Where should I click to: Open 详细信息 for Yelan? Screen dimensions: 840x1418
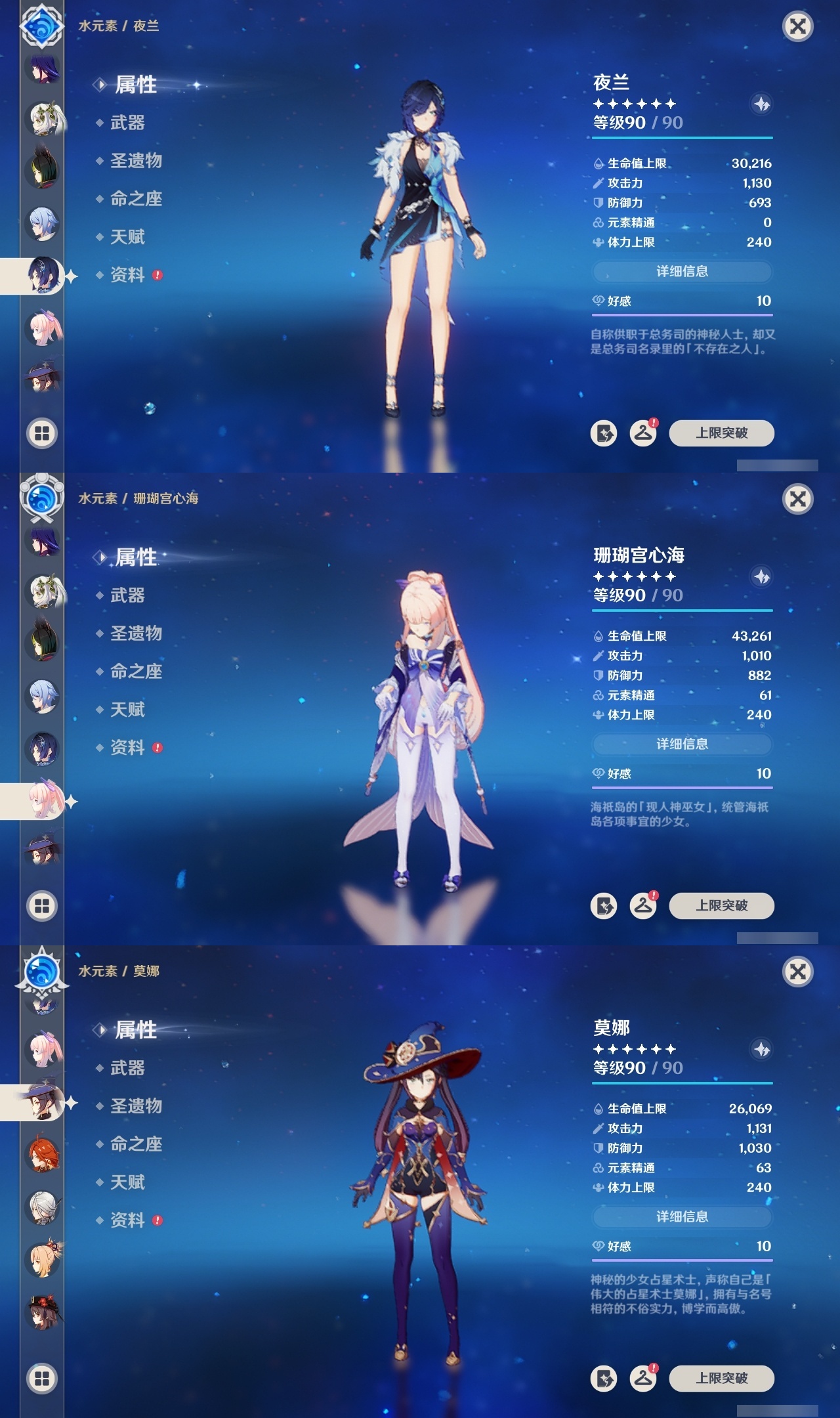coord(682,271)
